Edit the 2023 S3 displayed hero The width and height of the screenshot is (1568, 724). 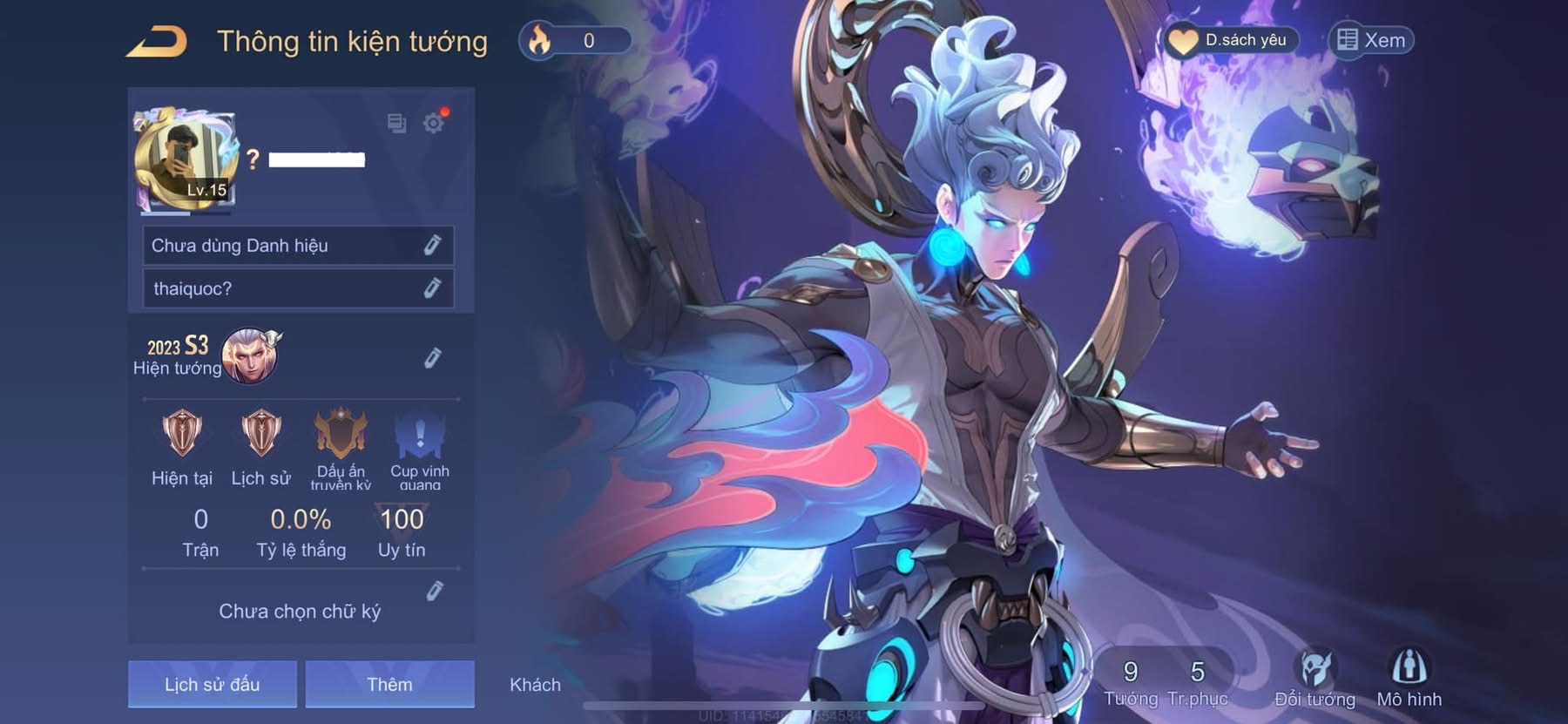432,358
